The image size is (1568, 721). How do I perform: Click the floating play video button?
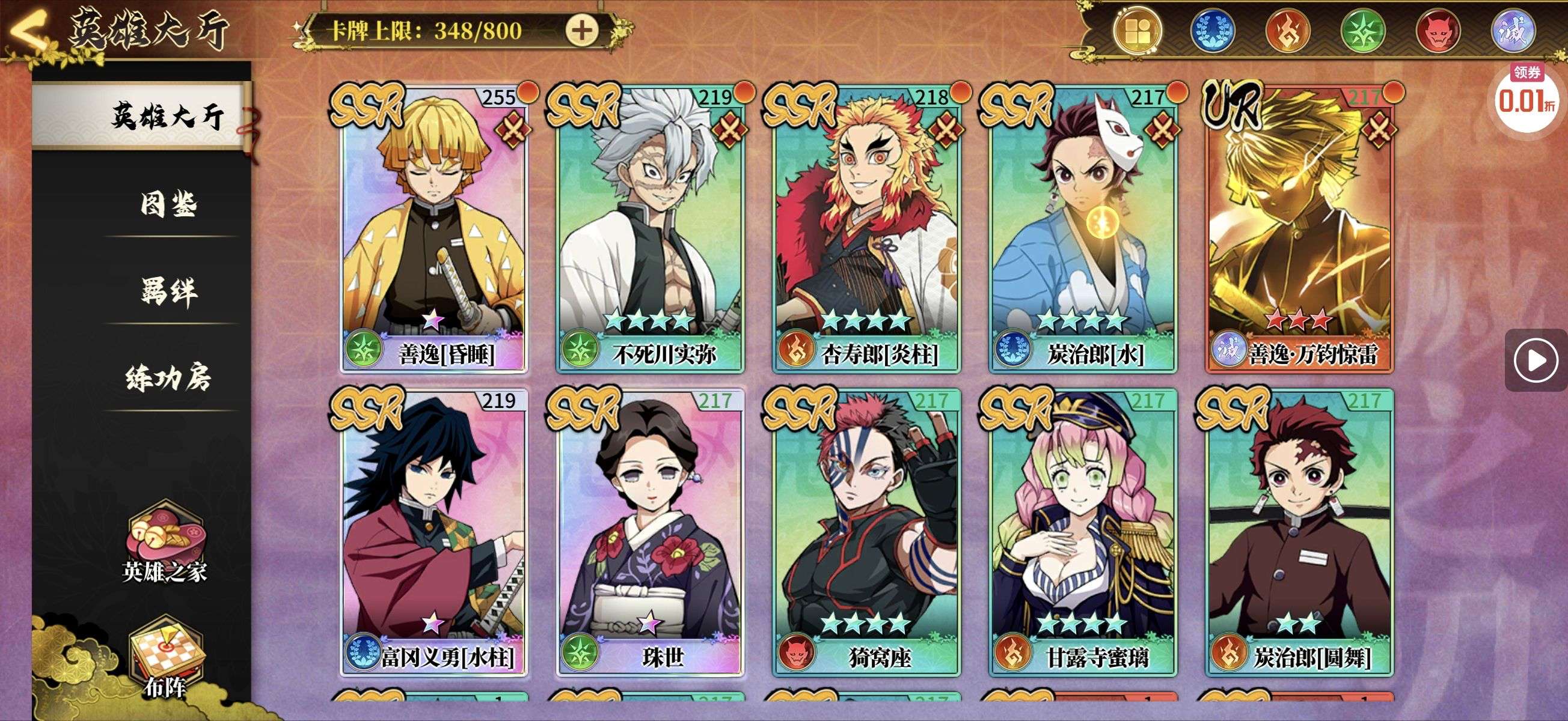(1535, 360)
